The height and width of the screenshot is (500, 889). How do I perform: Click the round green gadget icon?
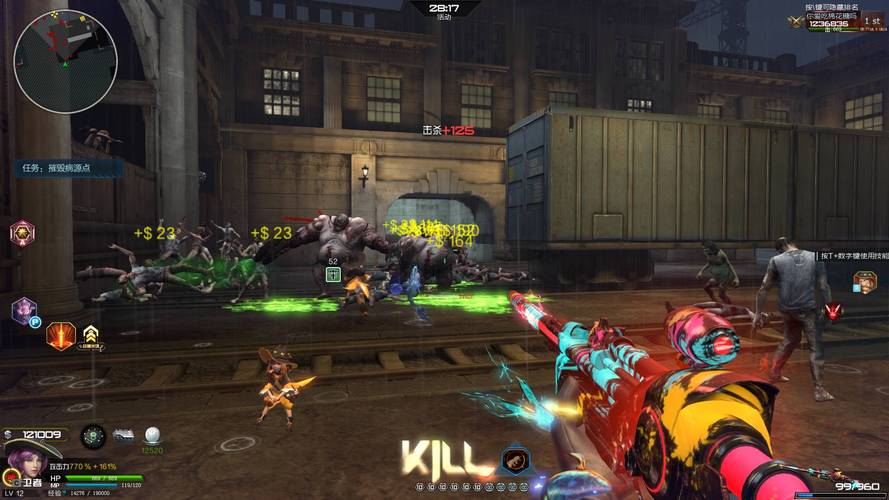tap(93, 436)
